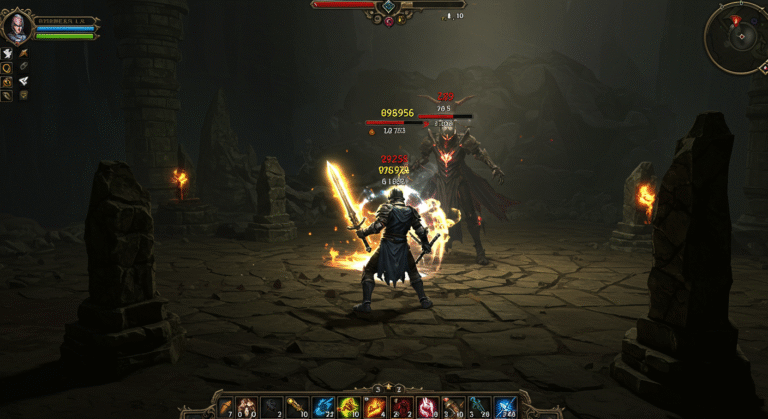Screen dimensions: 768x419
Task: Click the circular minimap
Action: tap(738, 38)
